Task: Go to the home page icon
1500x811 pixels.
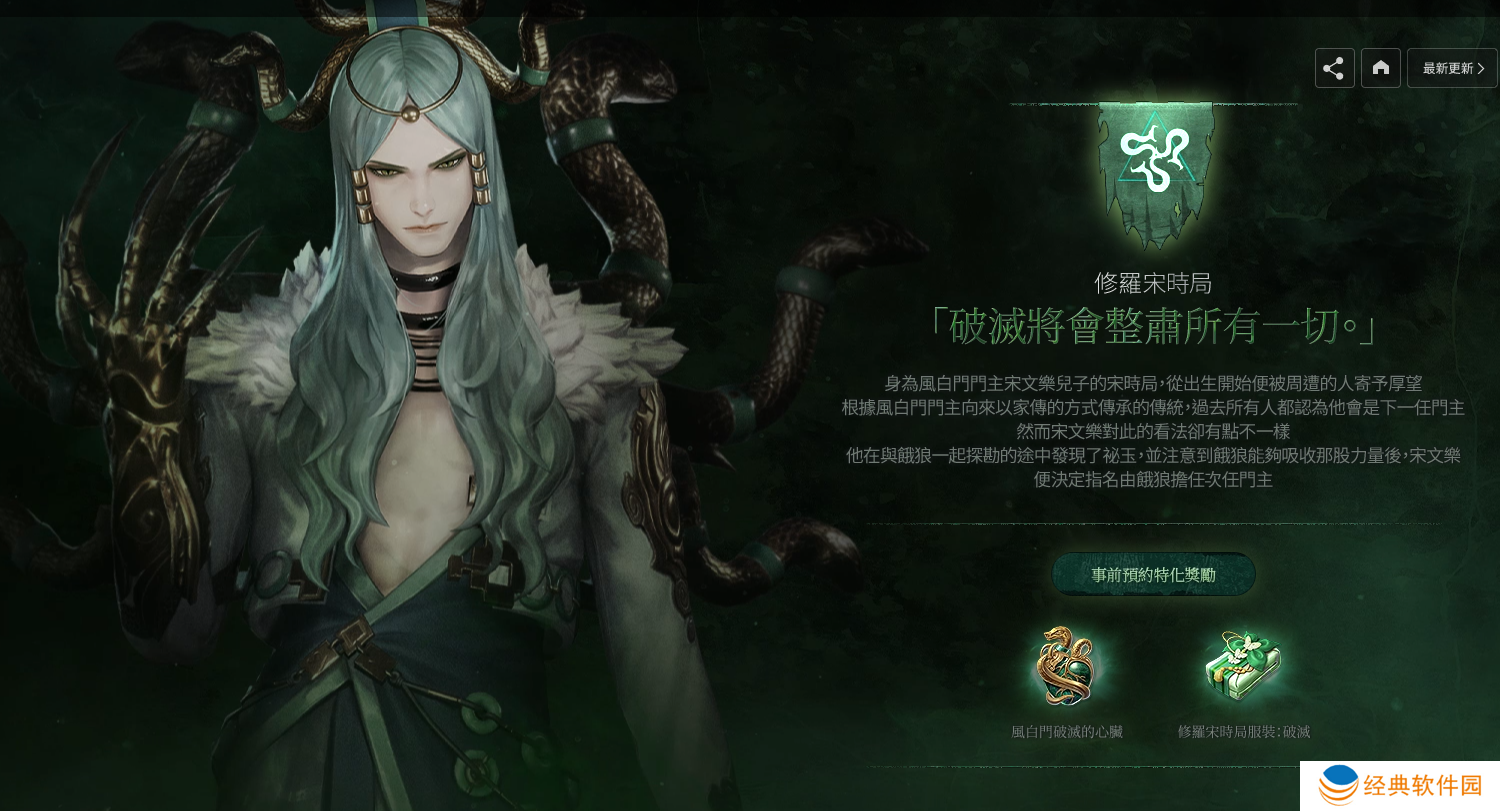Action: pos(1380,68)
